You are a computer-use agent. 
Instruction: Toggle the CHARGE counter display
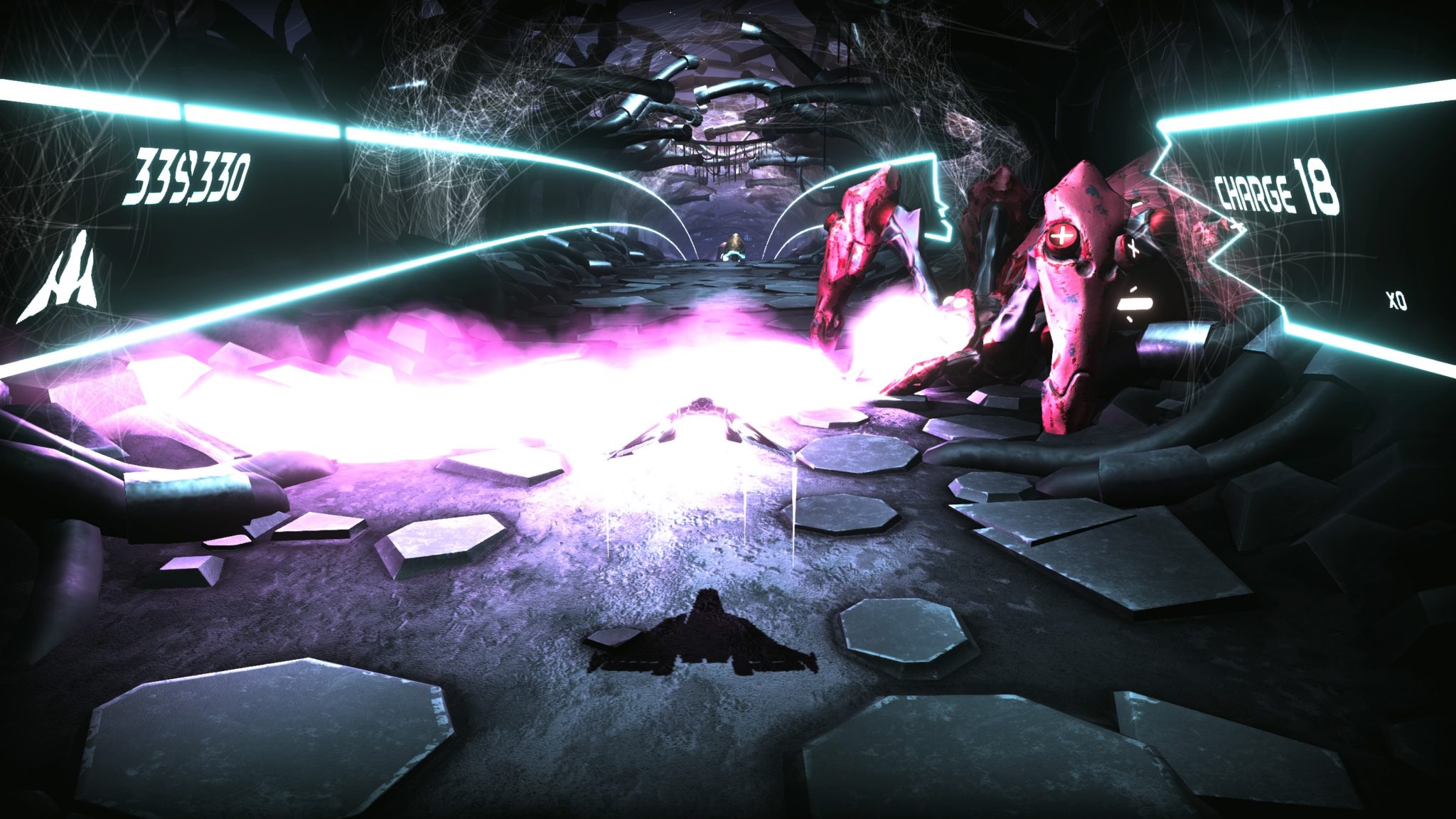[1280, 191]
